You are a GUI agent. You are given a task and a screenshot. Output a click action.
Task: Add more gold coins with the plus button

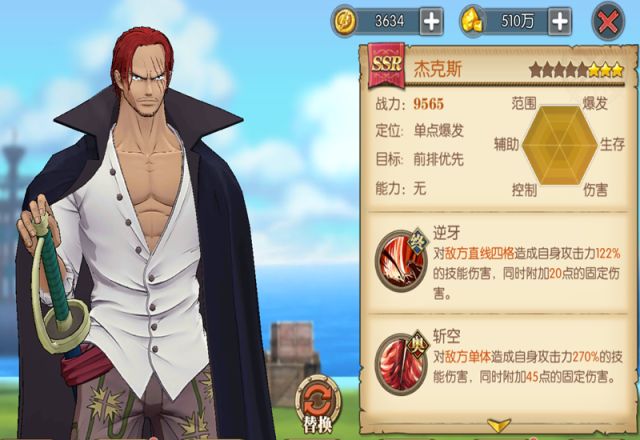coord(431,20)
